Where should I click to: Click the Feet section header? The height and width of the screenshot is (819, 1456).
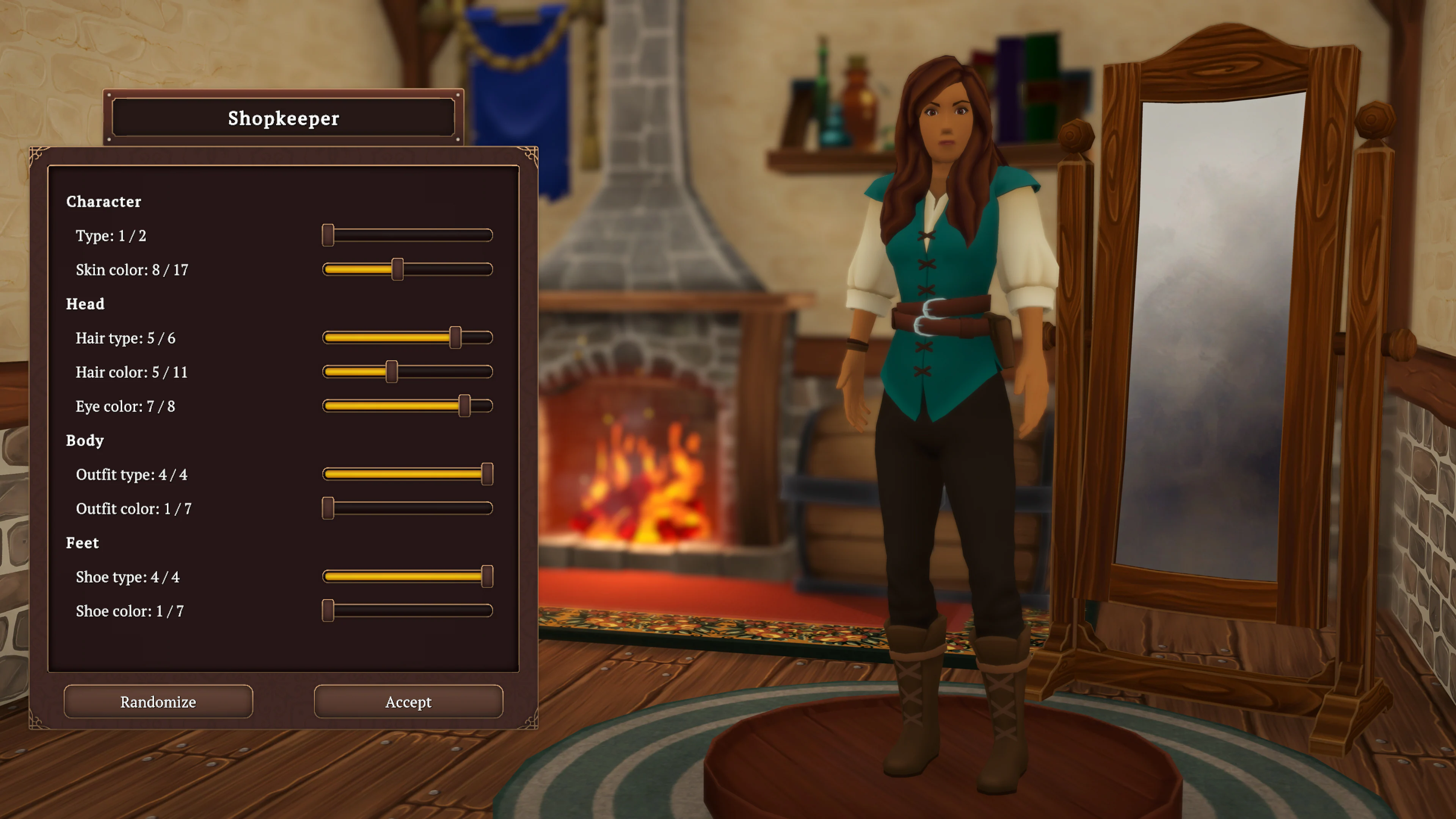tap(83, 543)
